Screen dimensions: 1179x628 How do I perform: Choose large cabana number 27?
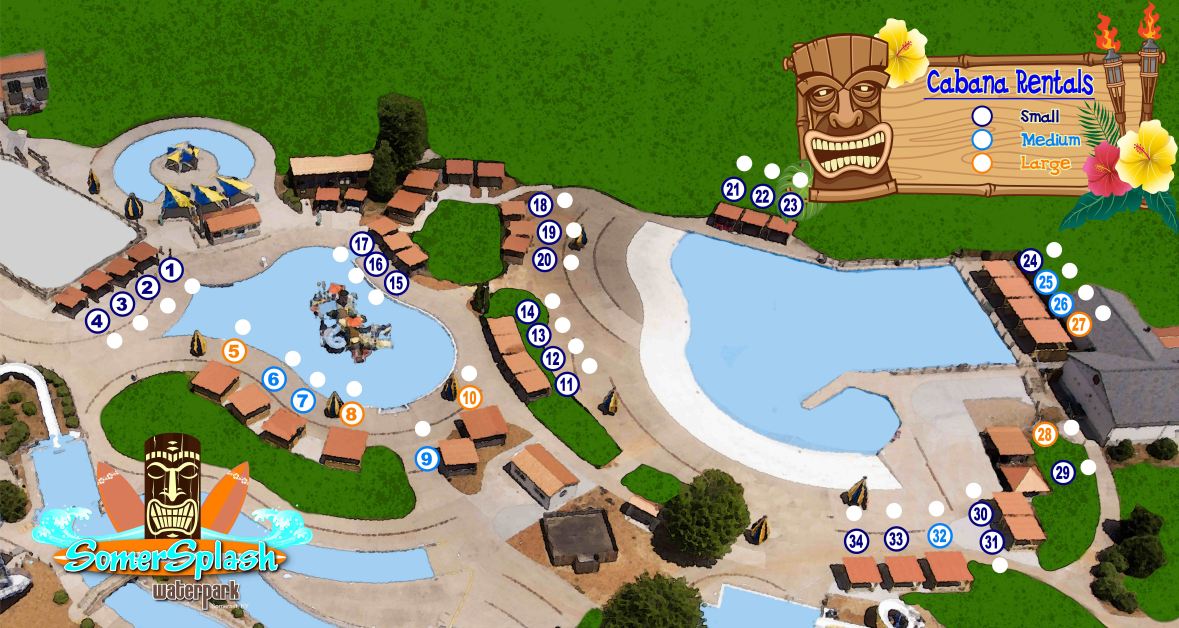[1079, 324]
